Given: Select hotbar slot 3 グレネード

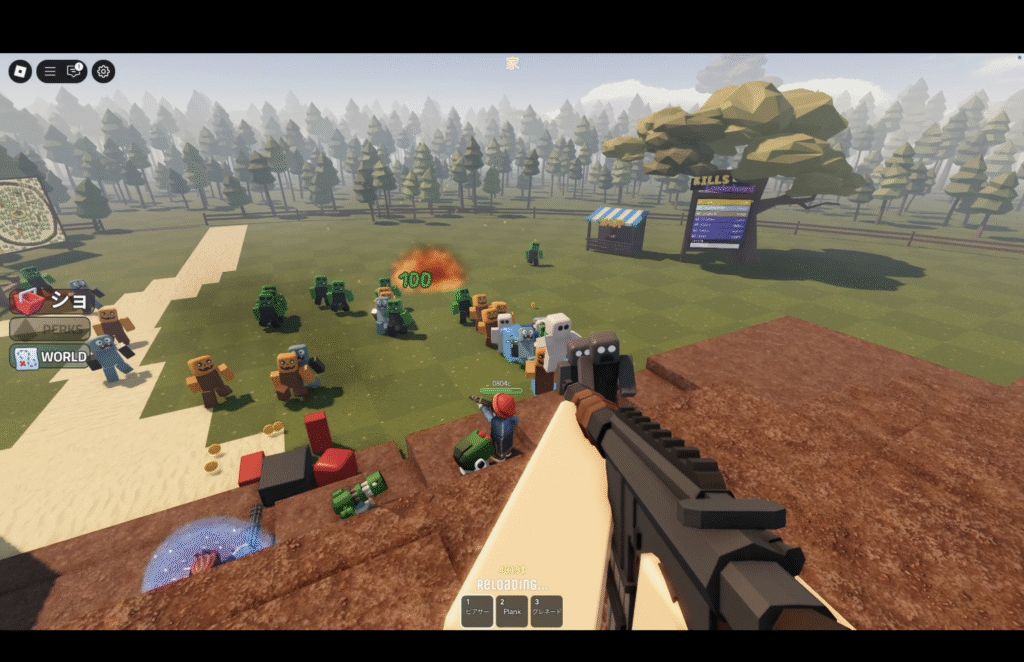Looking at the screenshot, I should click(x=547, y=611).
